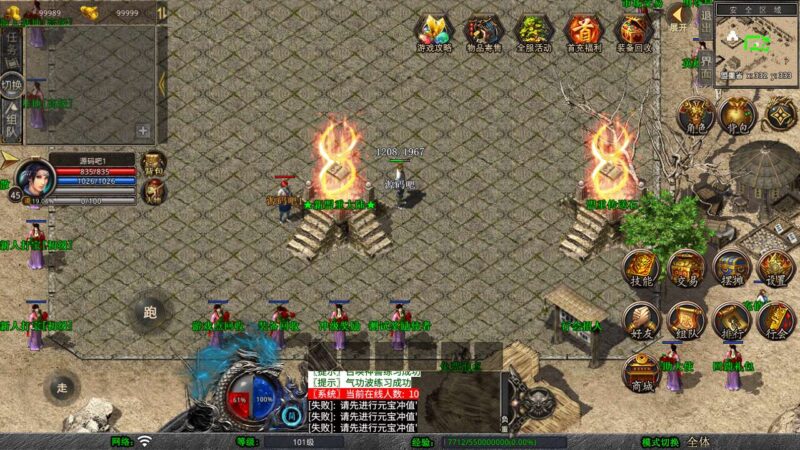Click the 展开 expand arrow button
The width and height of the screenshot is (800, 450).
pyautogui.click(x=678, y=16)
